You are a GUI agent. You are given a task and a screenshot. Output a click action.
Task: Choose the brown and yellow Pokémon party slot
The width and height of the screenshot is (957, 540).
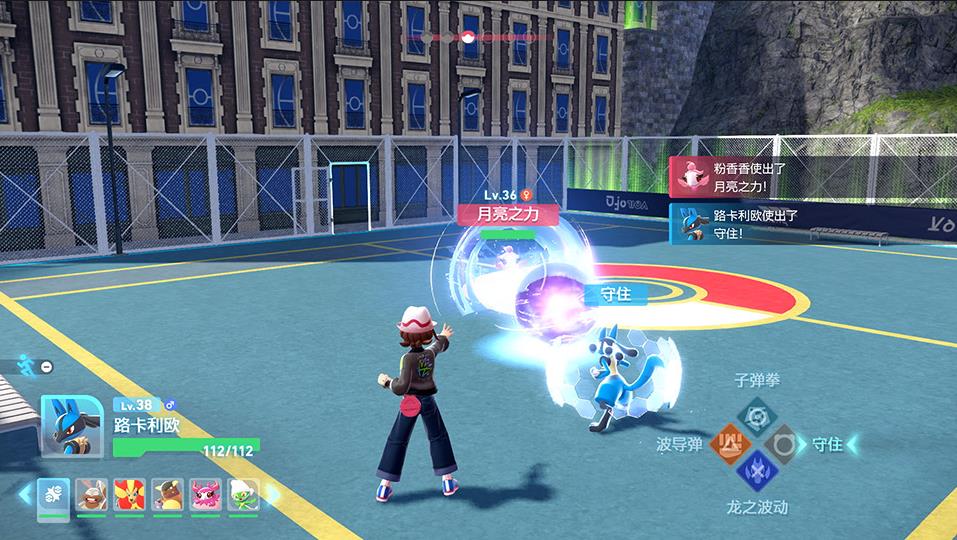(167, 495)
